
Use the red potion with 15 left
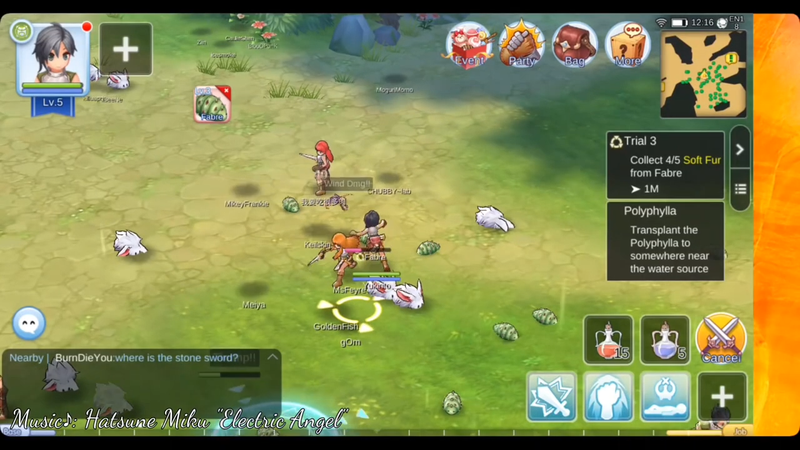[608, 340]
